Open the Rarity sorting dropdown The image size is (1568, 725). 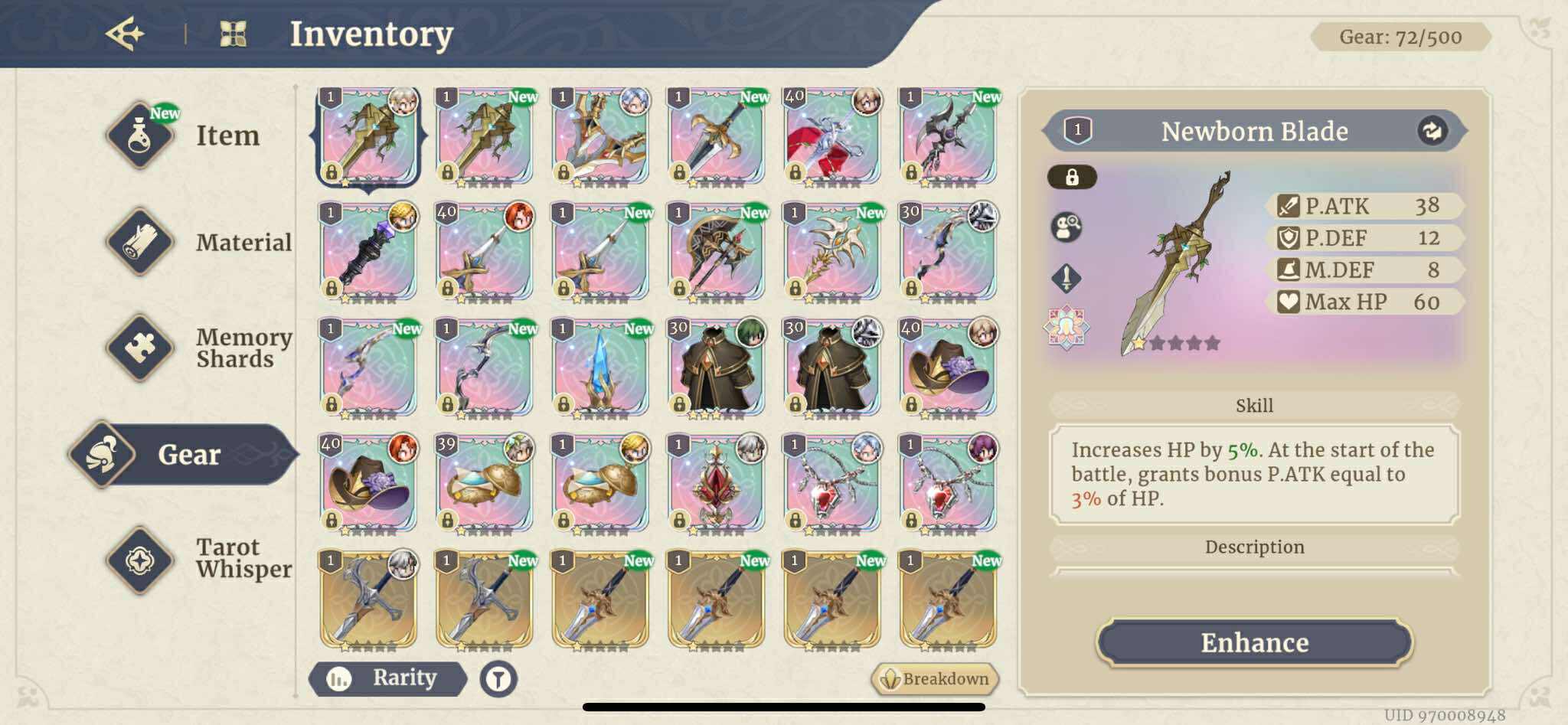389,678
